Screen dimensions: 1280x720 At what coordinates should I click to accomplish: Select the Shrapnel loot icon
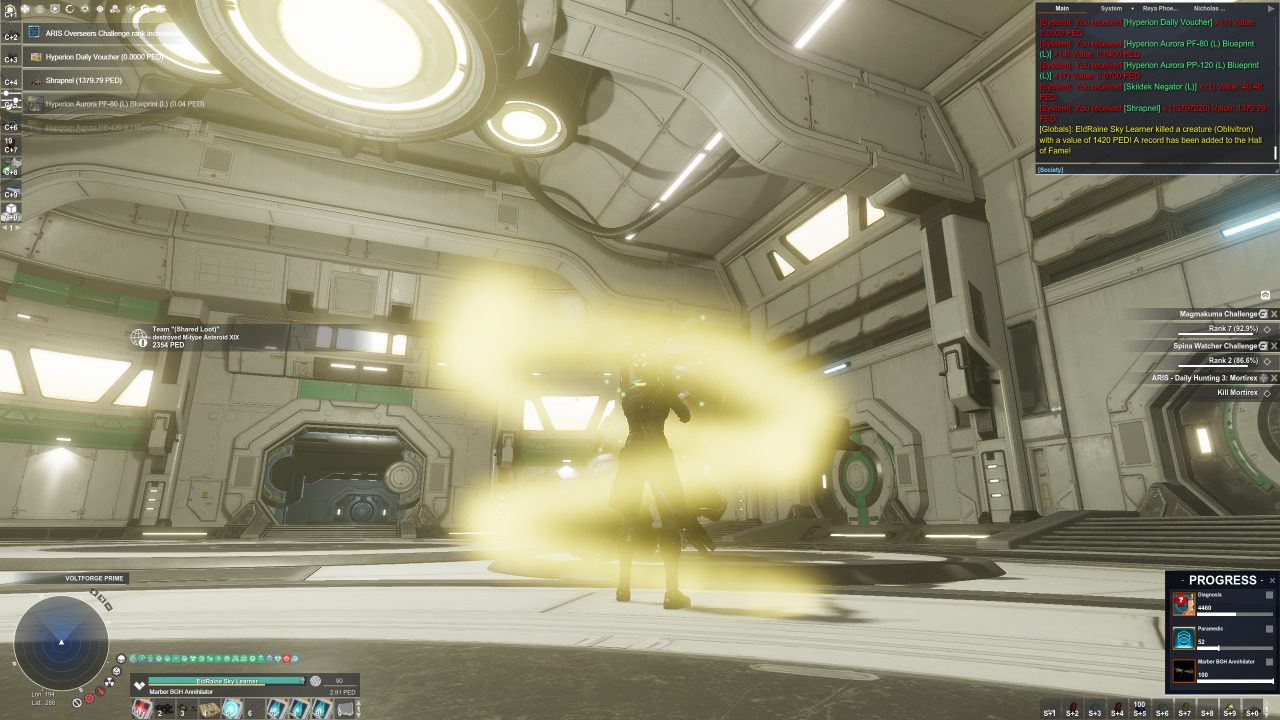pyautogui.click(x=37, y=81)
